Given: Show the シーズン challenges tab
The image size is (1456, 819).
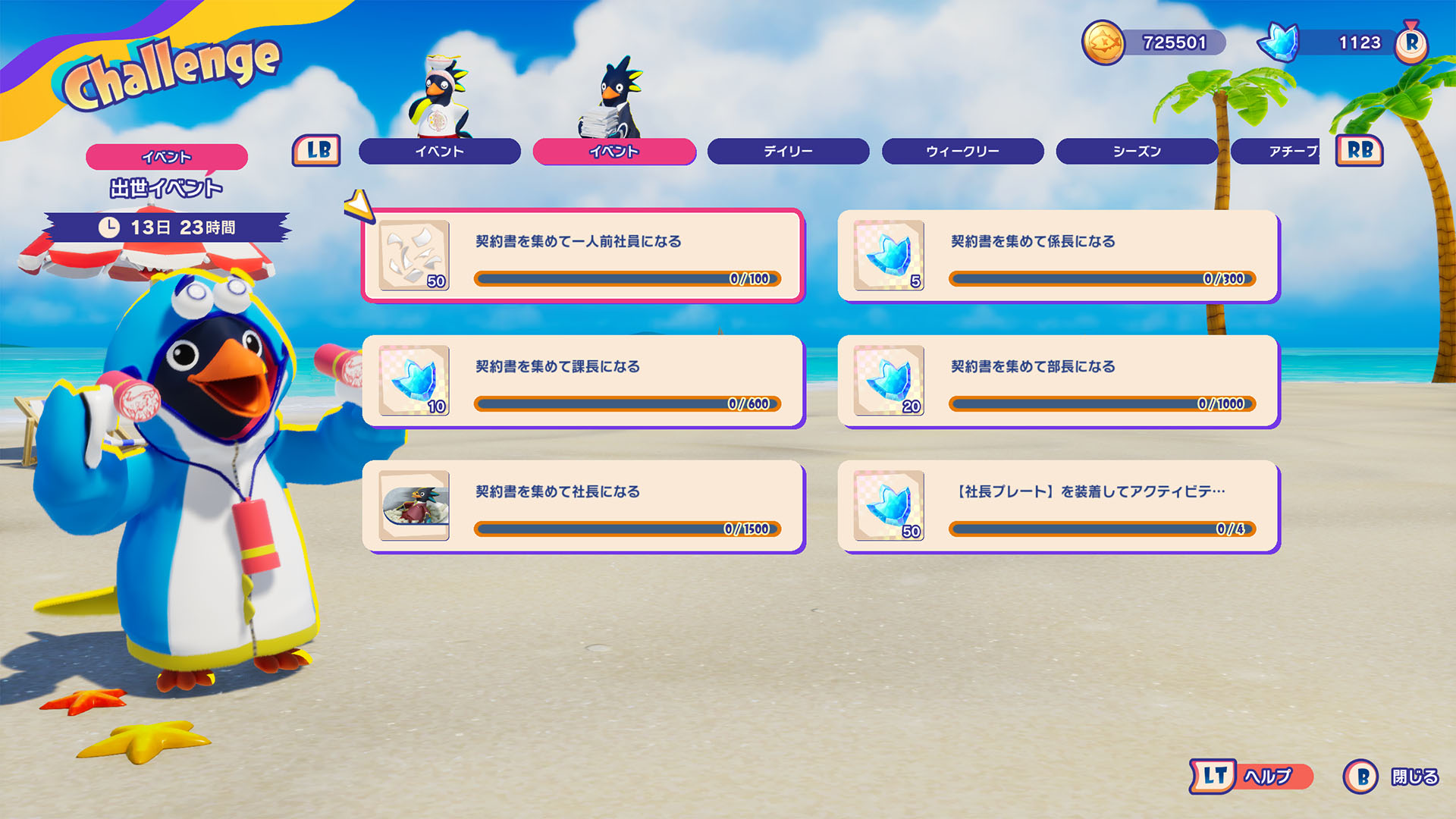Looking at the screenshot, I should [x=1137, y=151].
